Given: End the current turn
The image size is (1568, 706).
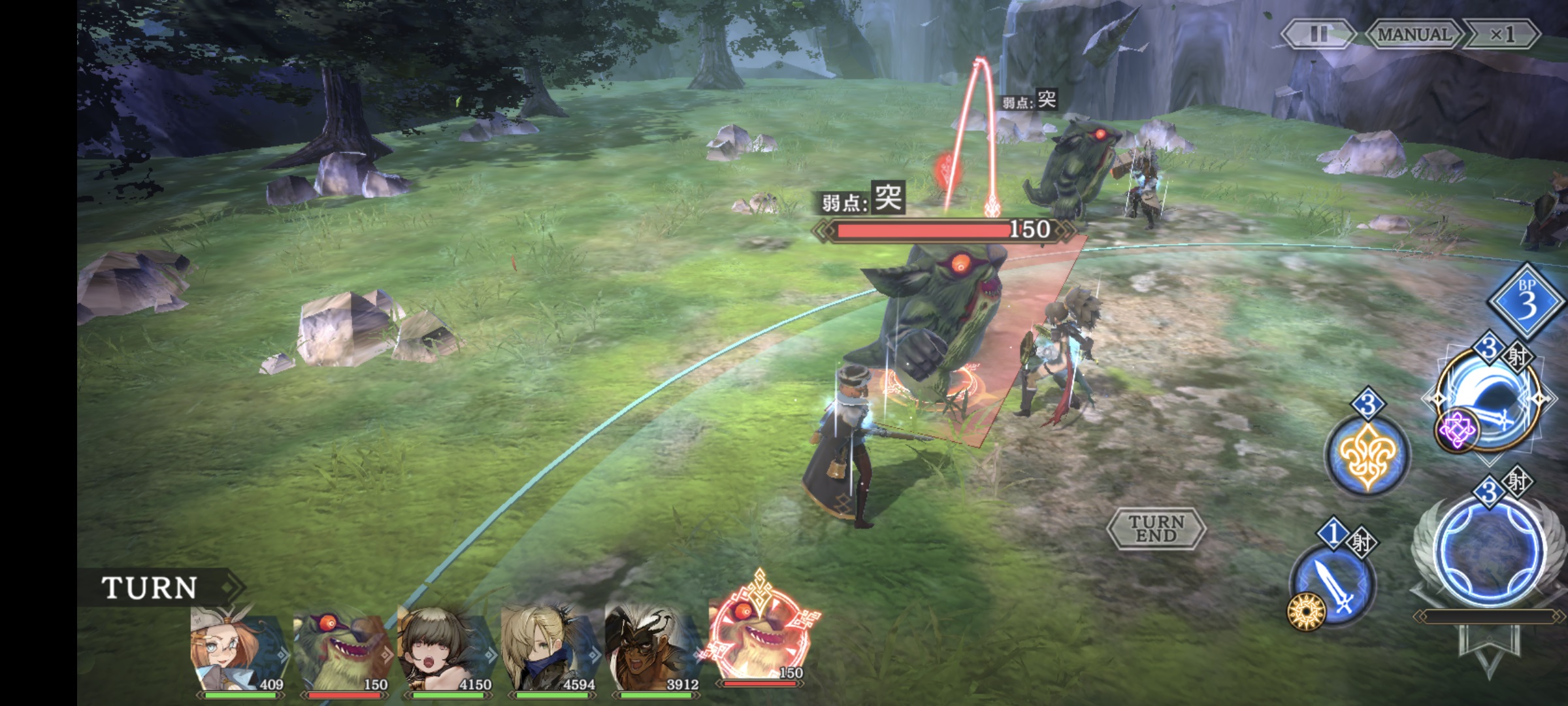Looking at the screenshot, I should point(1156,528).
